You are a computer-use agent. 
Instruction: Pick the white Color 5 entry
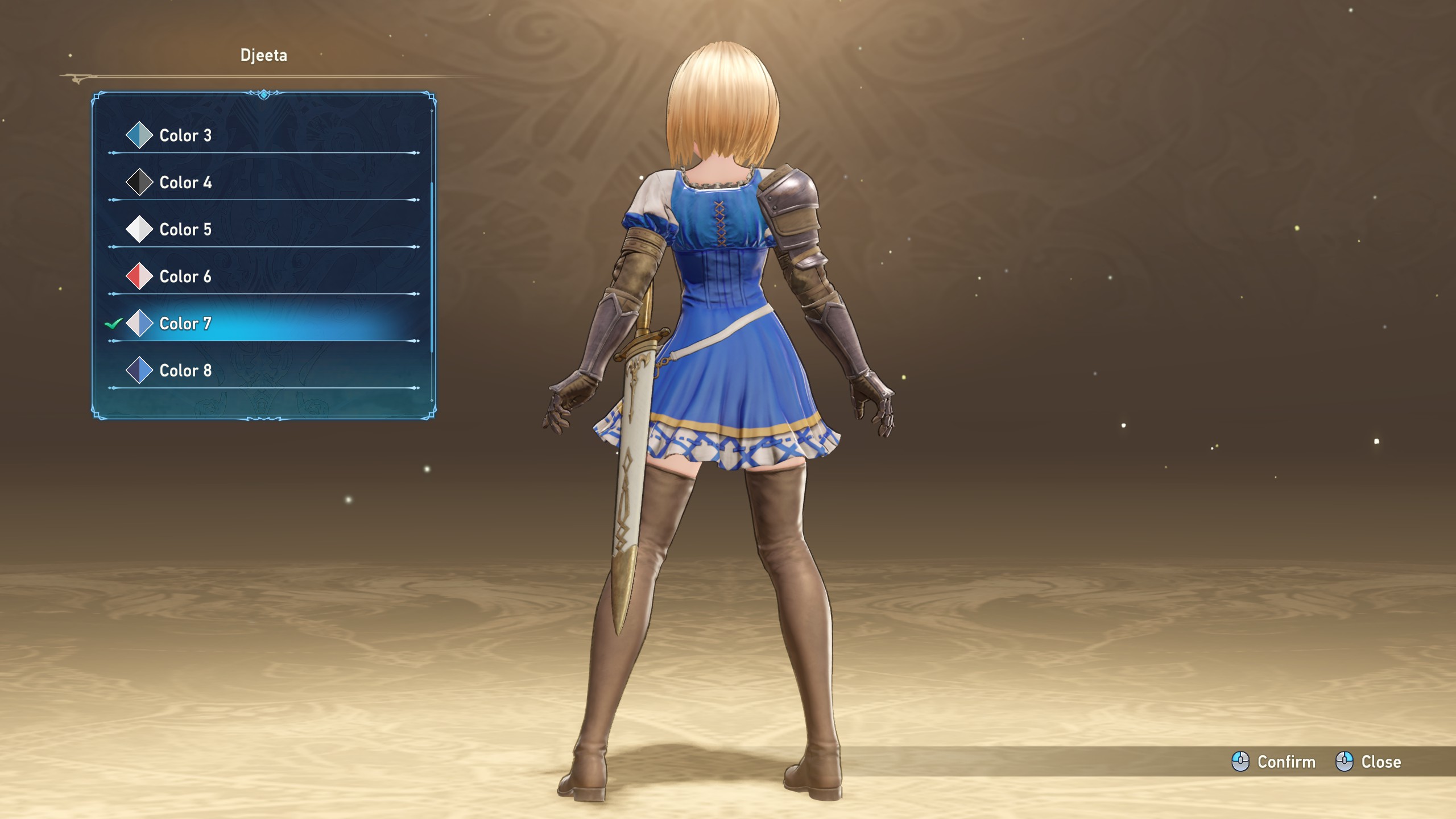(185, 230)
